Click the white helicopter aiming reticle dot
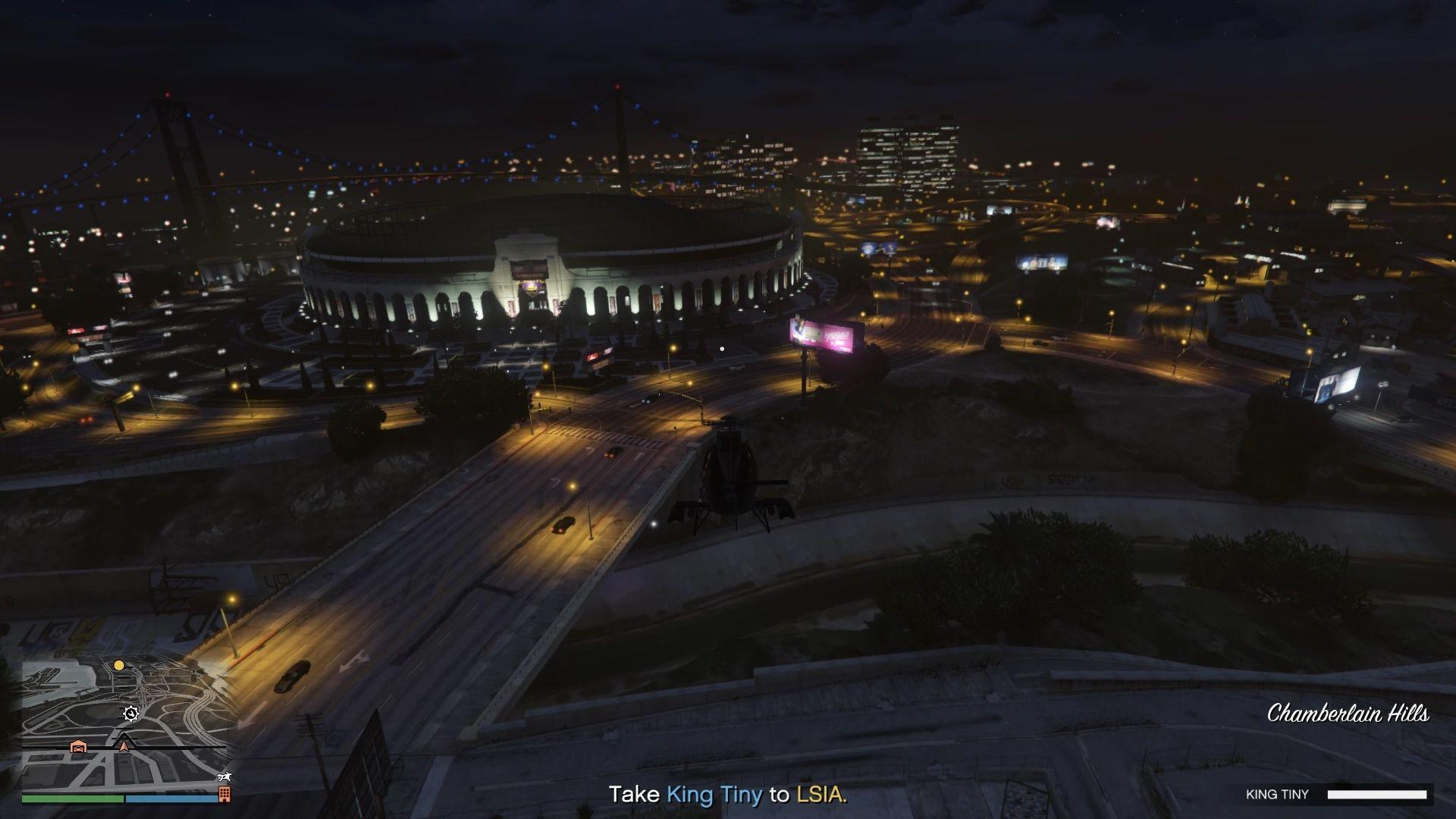 pos(721,348)
